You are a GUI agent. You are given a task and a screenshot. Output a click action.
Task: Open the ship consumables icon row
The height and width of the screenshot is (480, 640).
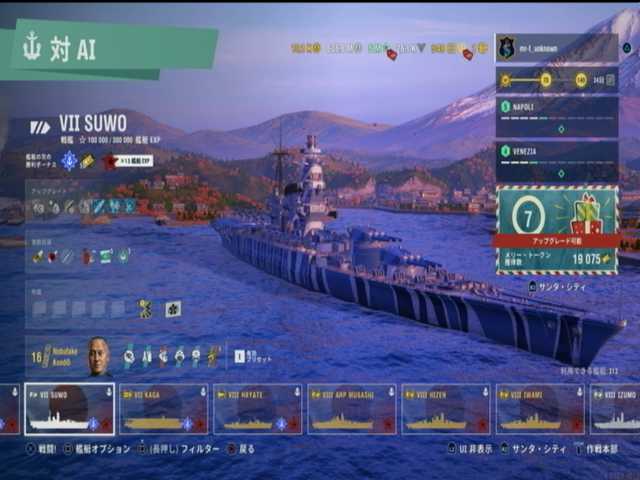pyautogui.click(x=81, y=256)
